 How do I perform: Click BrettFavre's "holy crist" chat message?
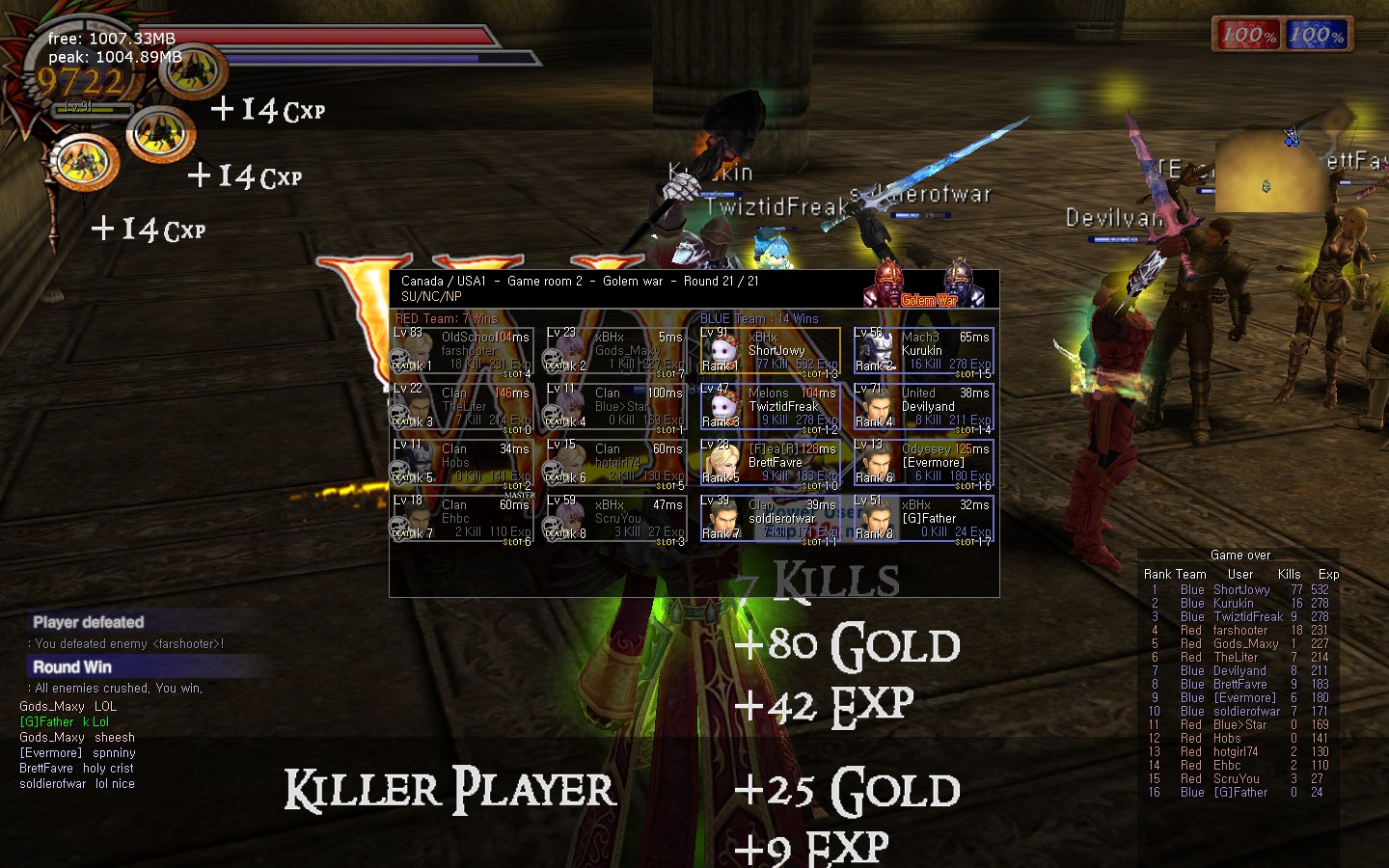pyautogui.click(x=76, y=769)
